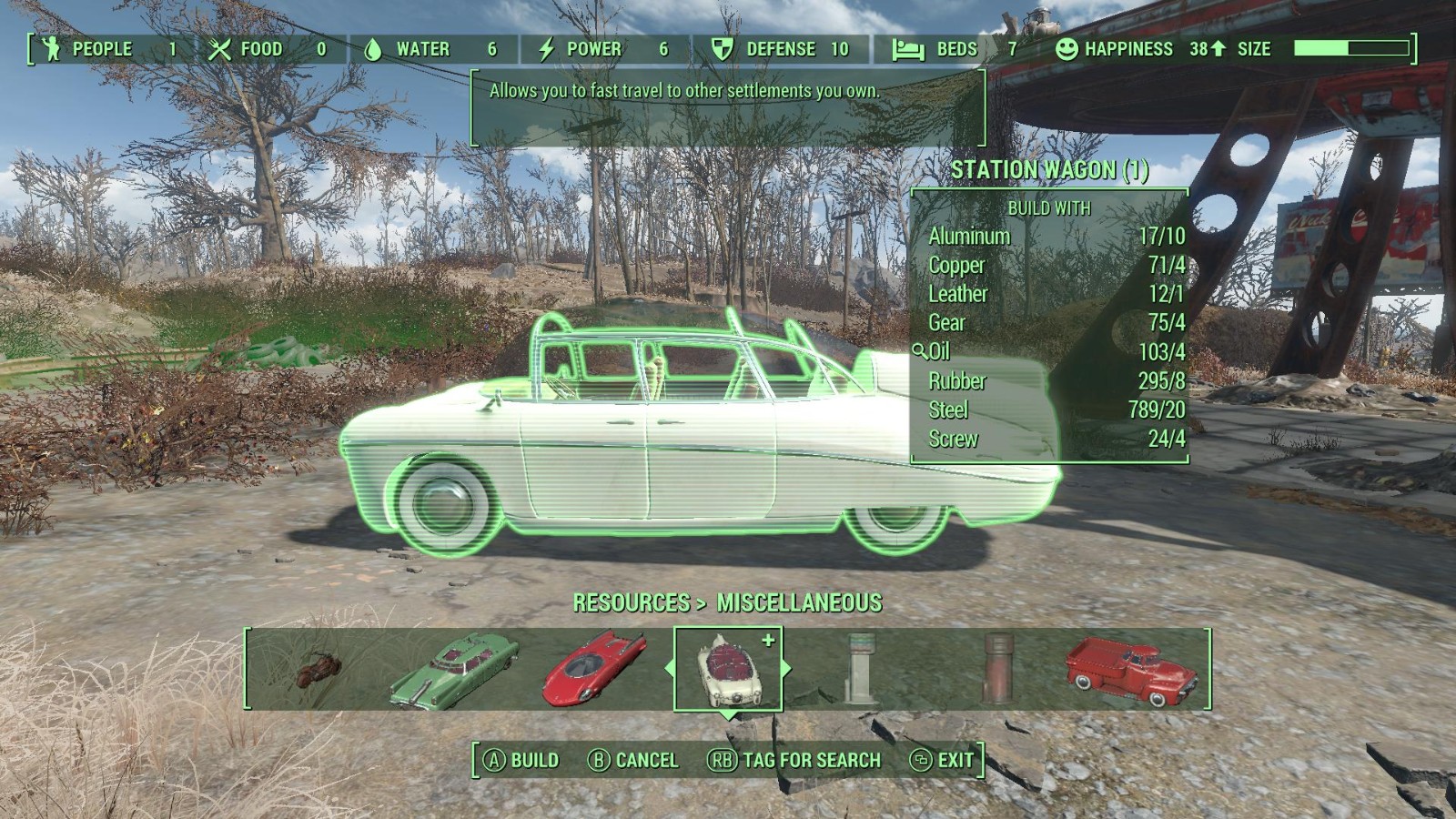
Task: Highlight the Screw component row
Action: click(1051, 439)
